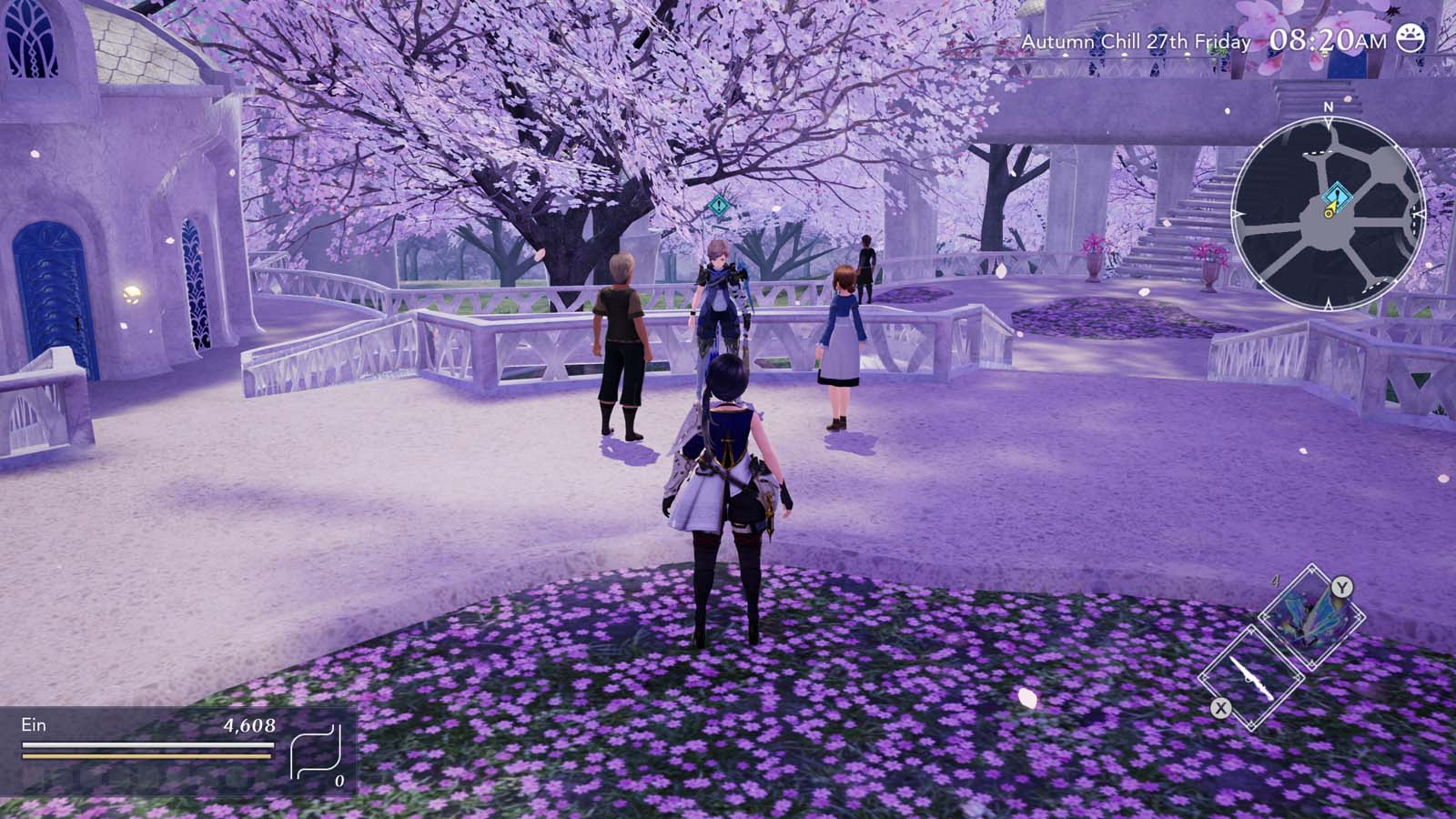Click the zero counter under the ribbon icon

[x=339, y=781]
